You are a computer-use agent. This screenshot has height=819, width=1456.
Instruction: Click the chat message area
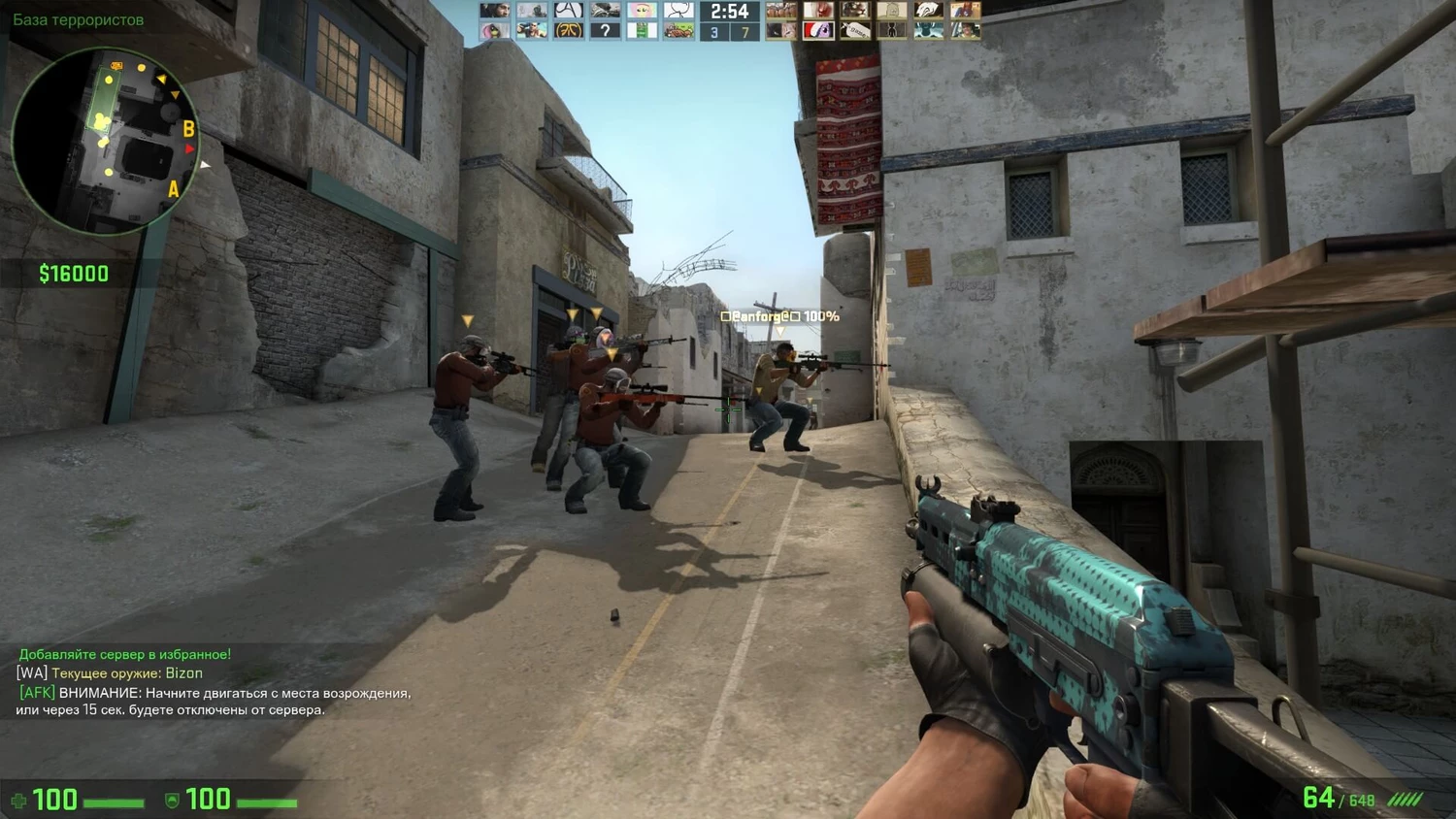coord(214,682)
